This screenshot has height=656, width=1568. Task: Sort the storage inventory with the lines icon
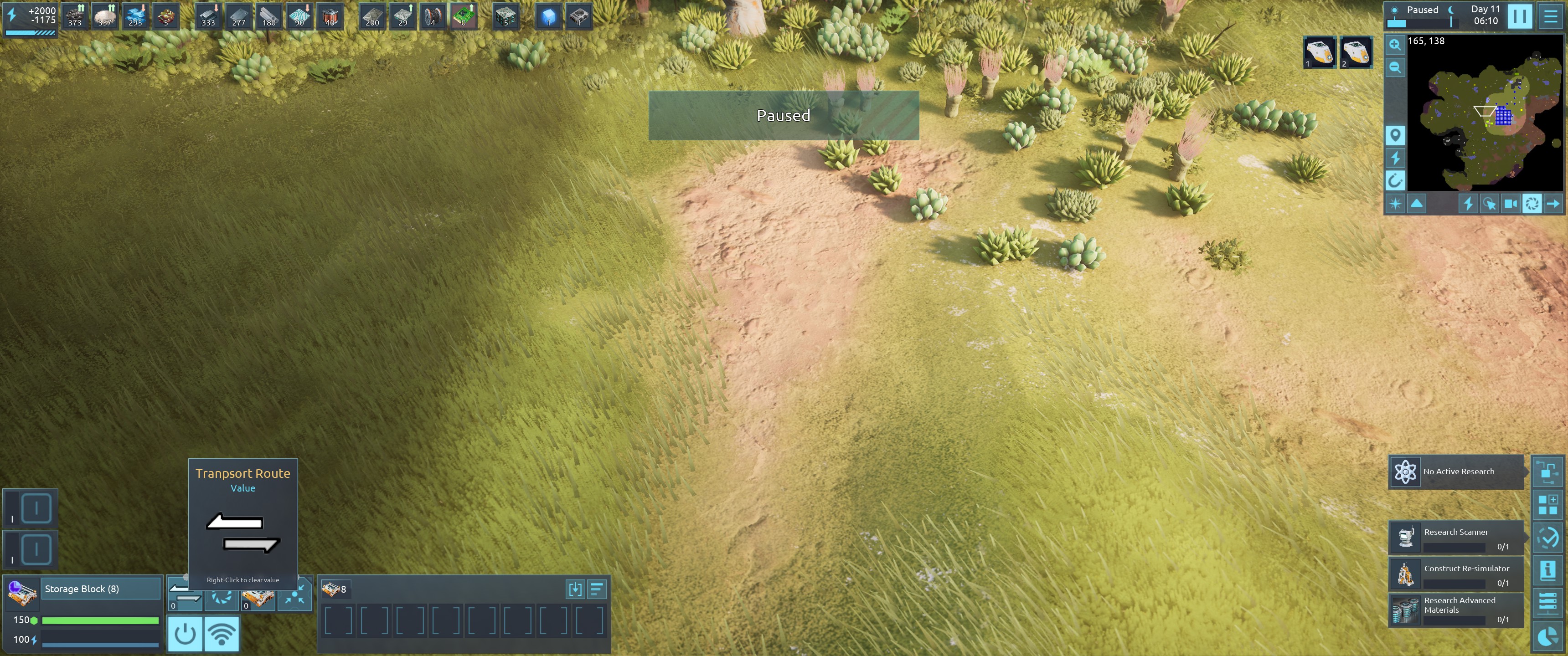(x=597, y=589)
